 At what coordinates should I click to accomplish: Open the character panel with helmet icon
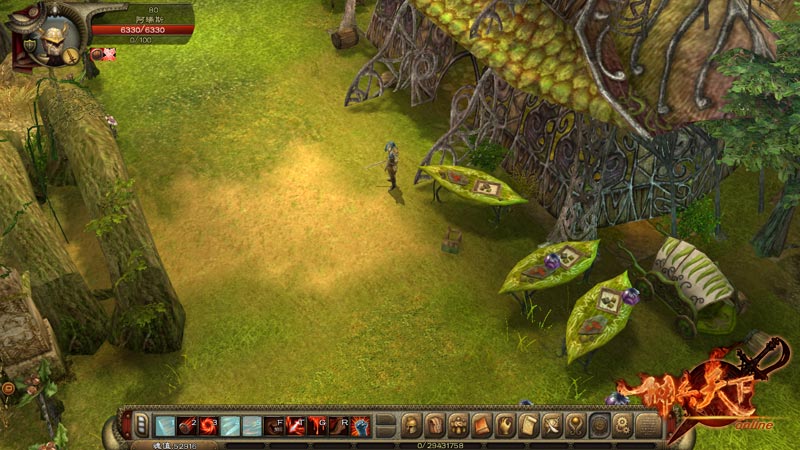[411, 424]
